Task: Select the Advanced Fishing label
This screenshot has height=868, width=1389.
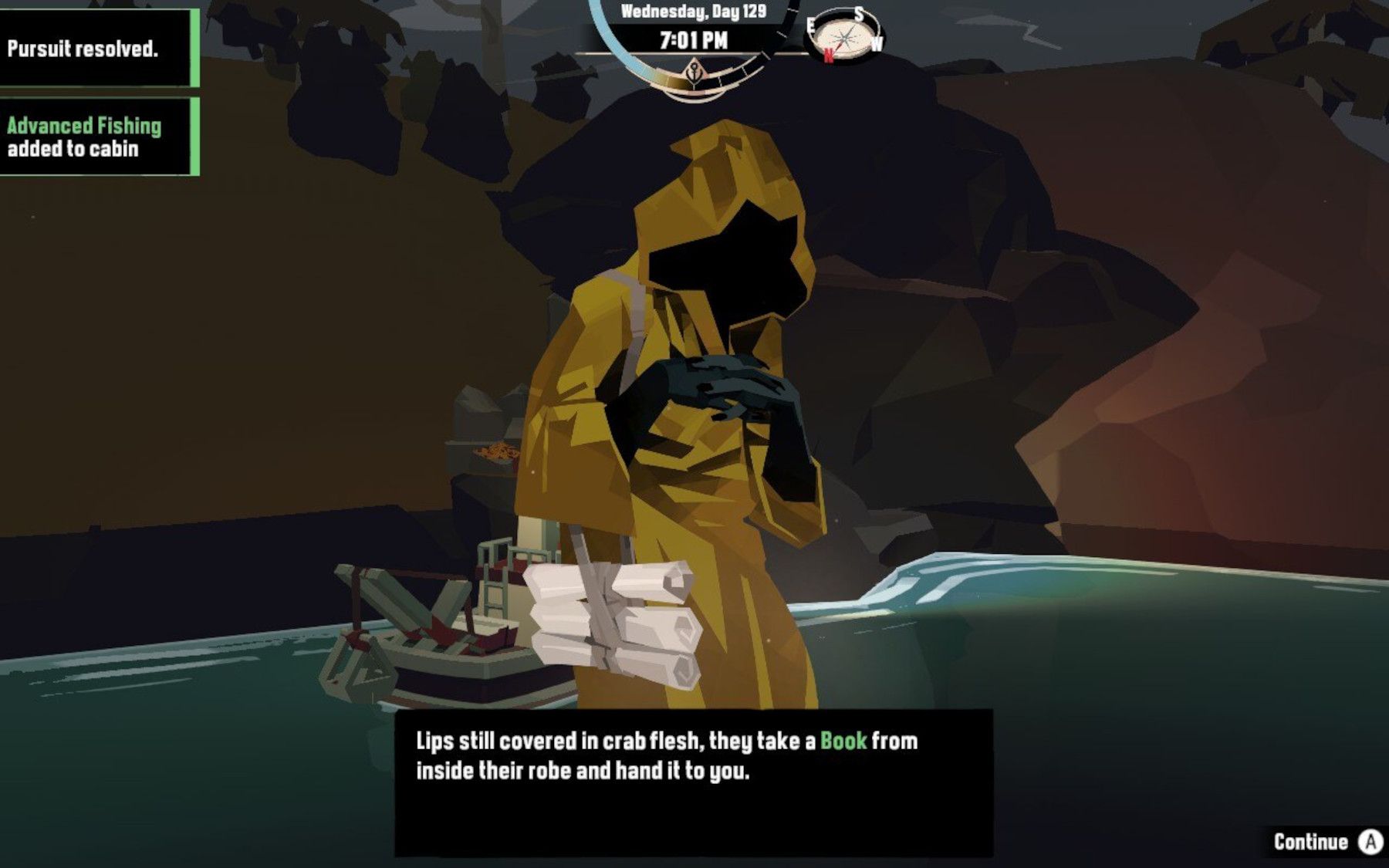Action: click(x=85, y=125)
